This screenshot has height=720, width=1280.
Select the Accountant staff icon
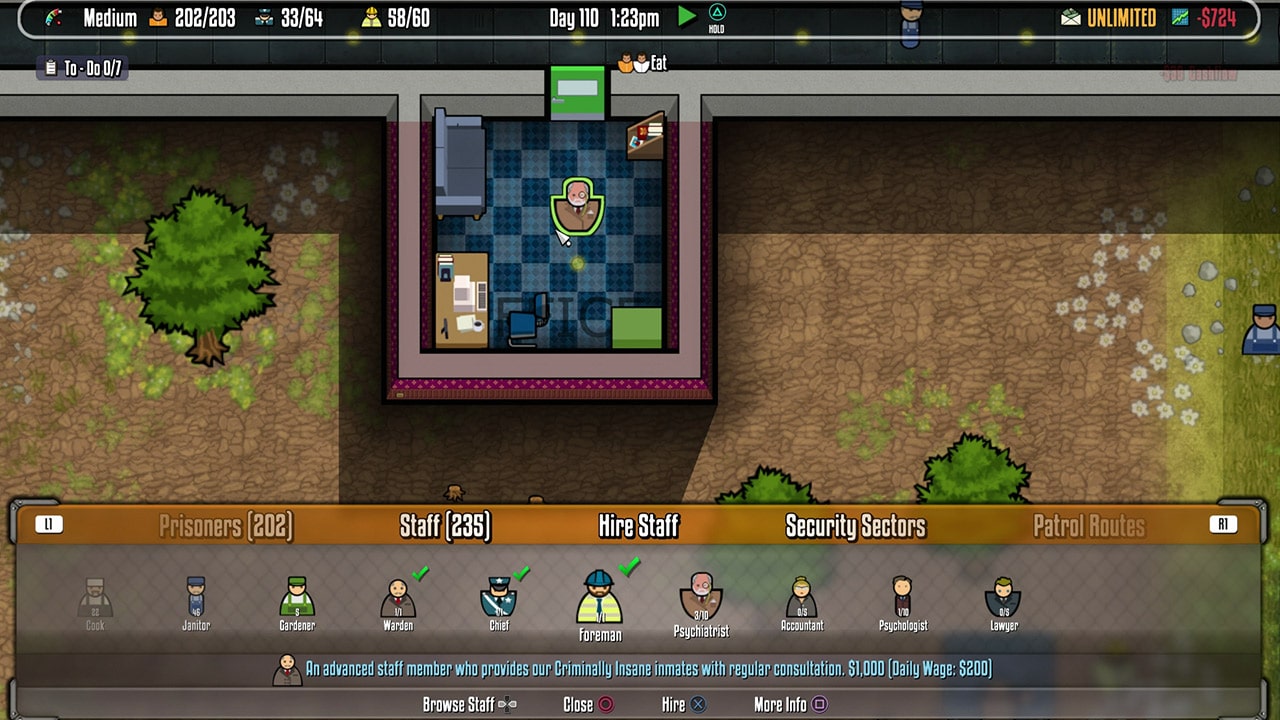801,598
